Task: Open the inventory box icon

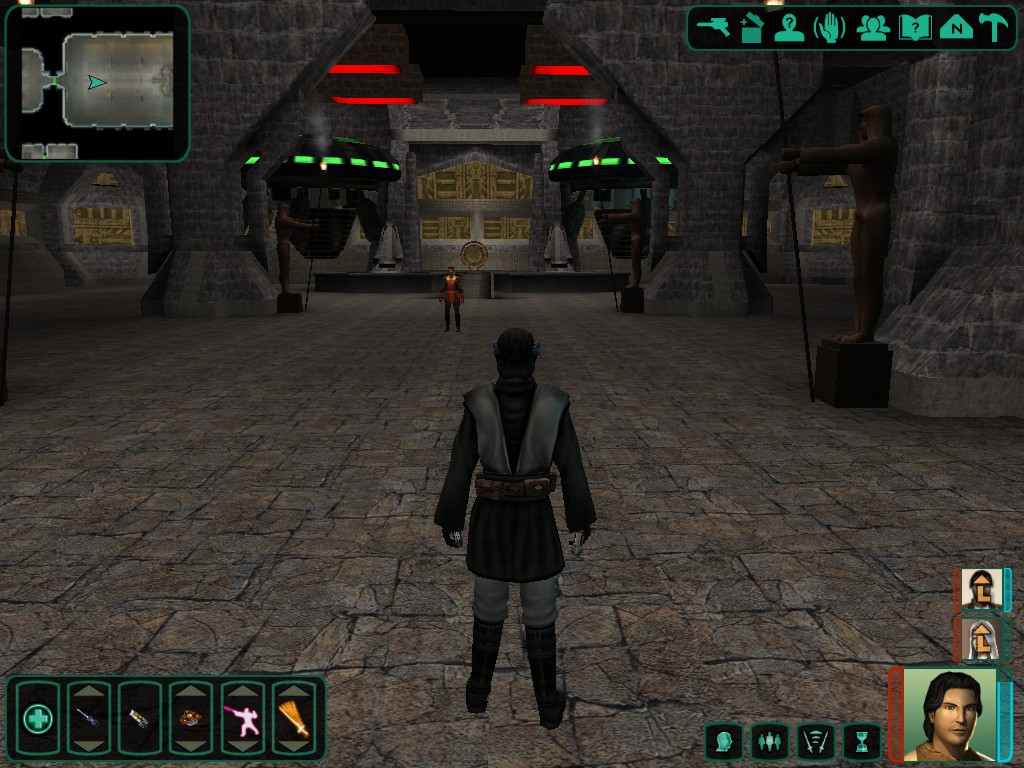Action: tap(751, 28)
